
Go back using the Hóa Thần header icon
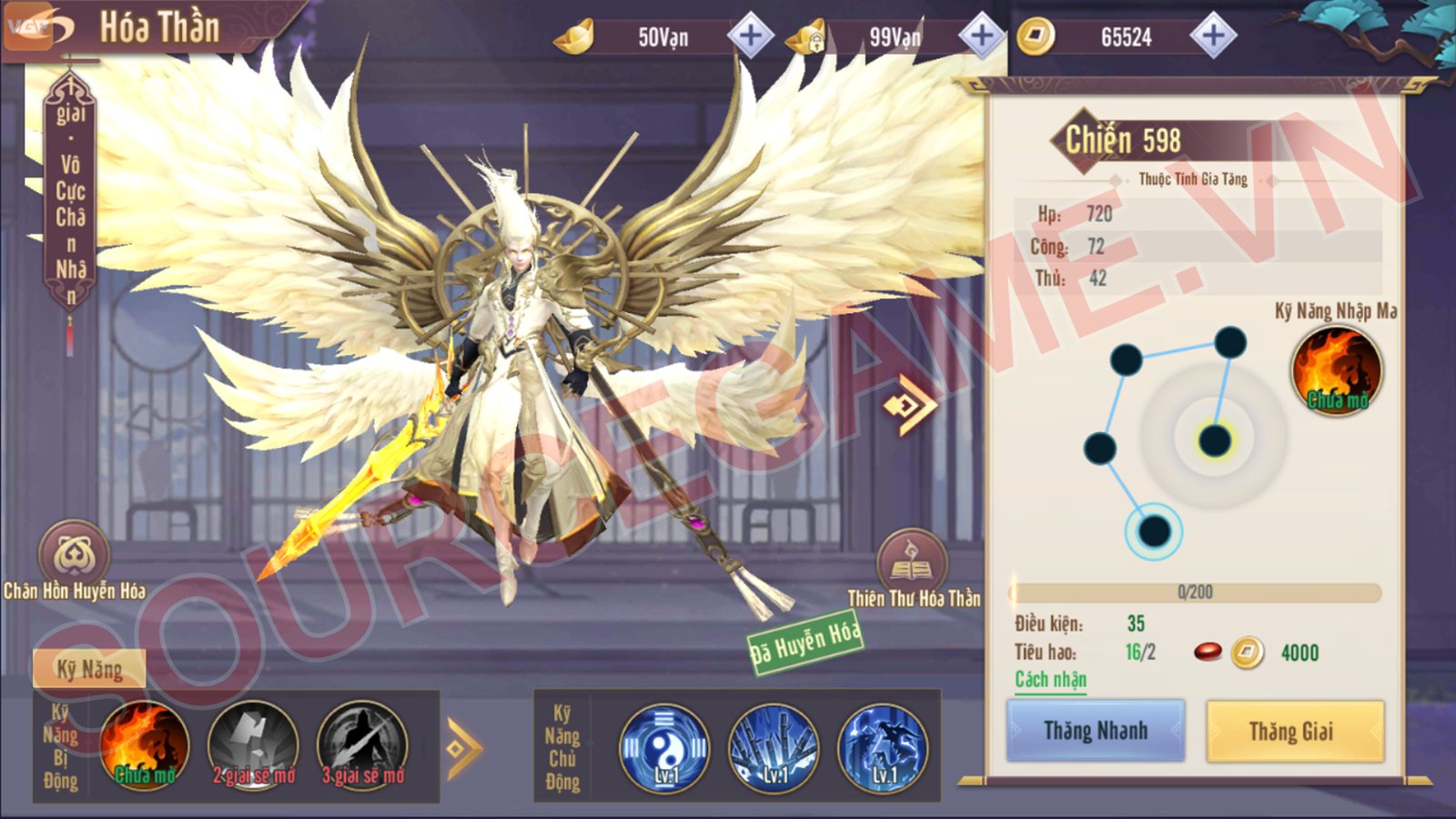point(38,27)
